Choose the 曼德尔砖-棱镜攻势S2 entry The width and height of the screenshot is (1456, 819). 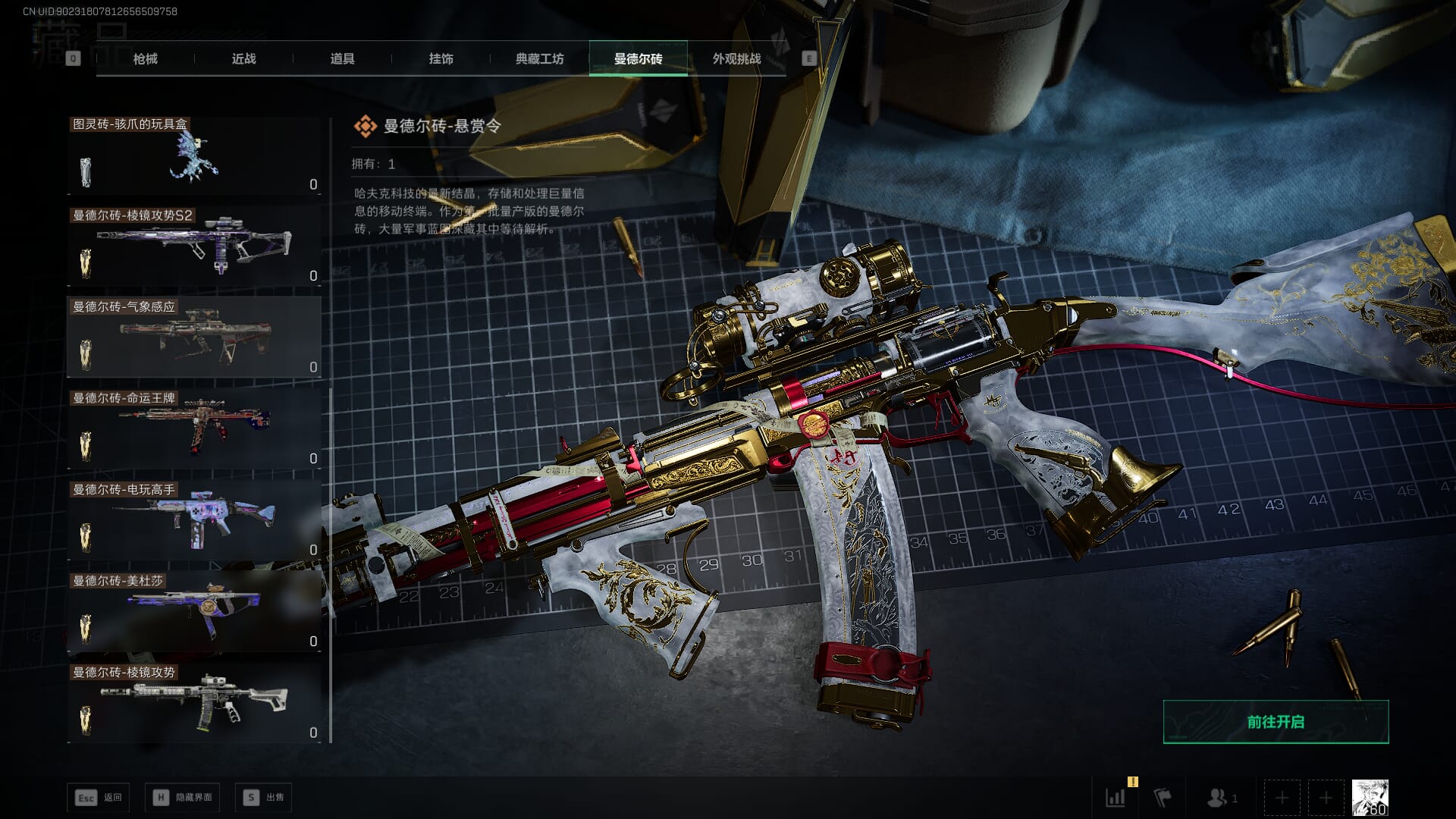194,247
